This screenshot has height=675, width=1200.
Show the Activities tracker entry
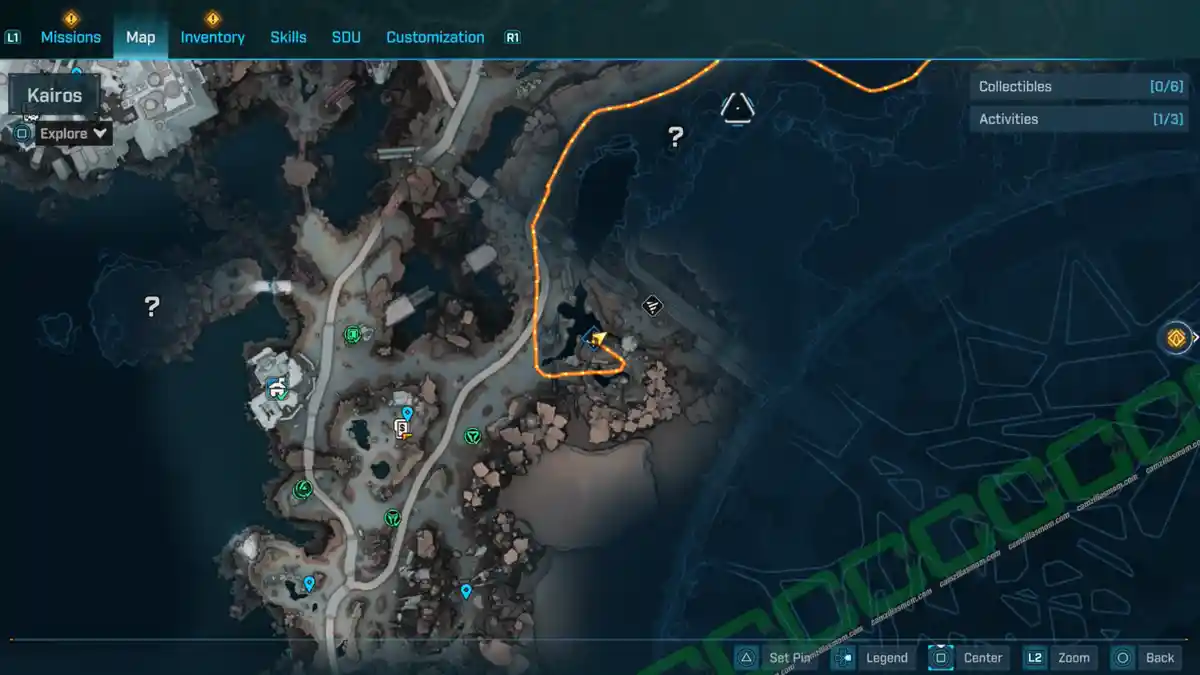tap(1079, 119)
